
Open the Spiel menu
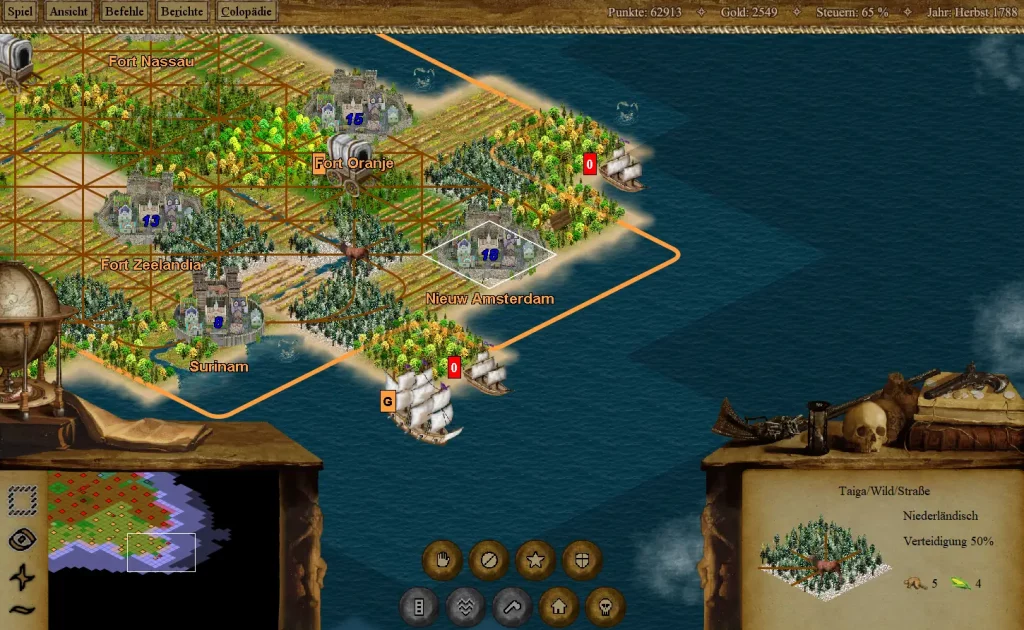point(20,13)
